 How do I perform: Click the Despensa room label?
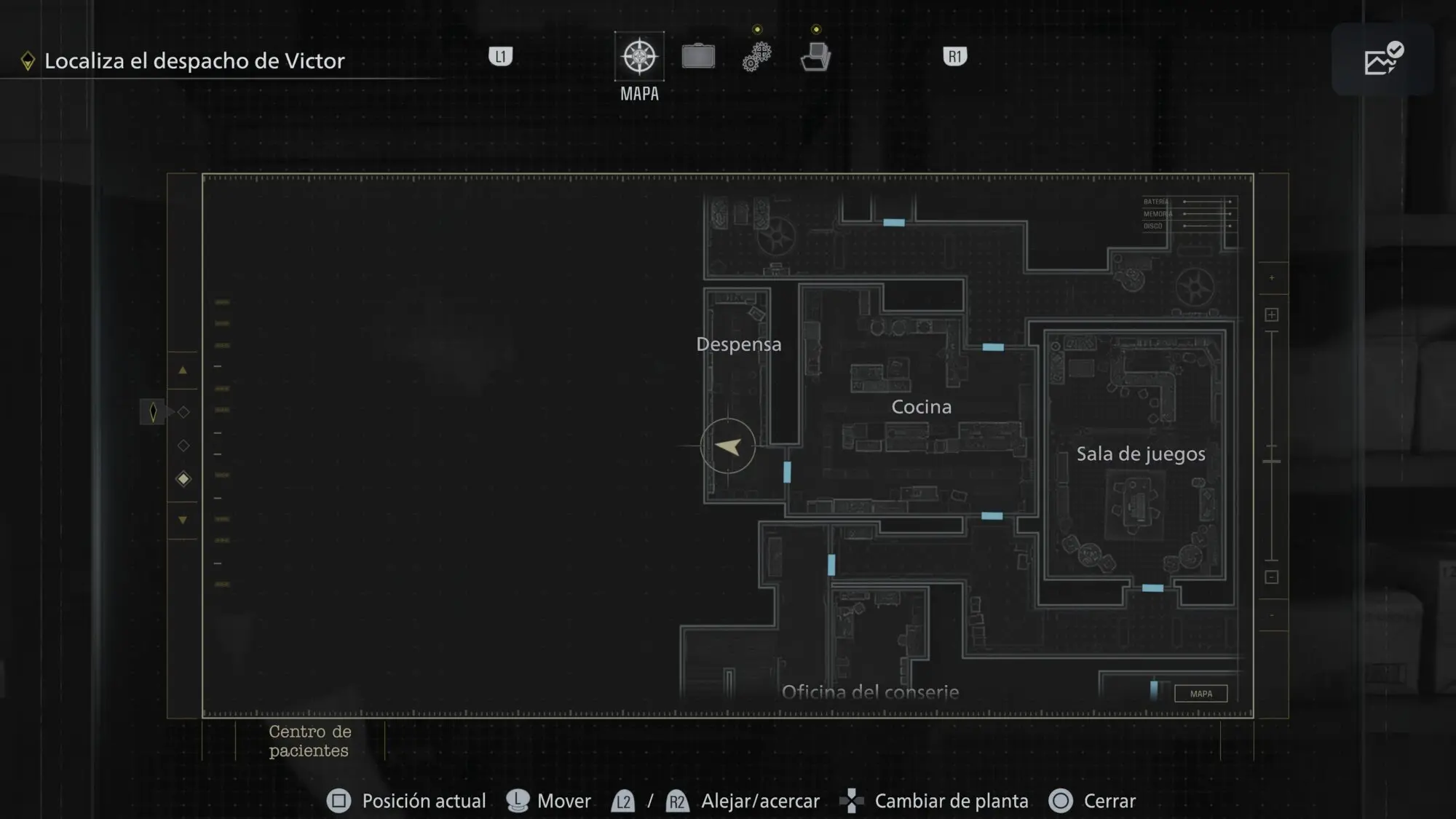tap(738, 344)
